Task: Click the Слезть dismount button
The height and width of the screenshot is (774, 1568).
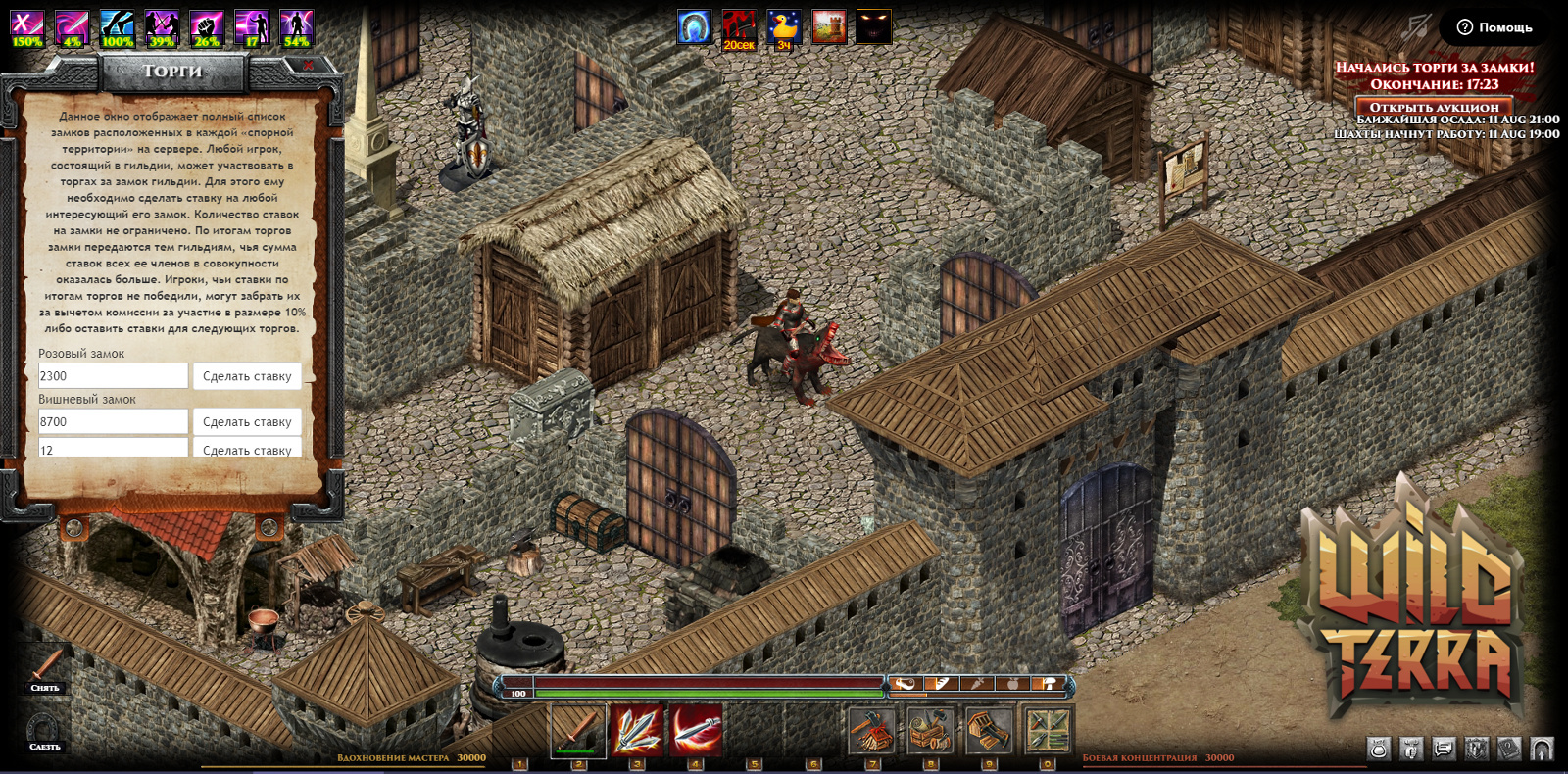Action: [x=44, y=732]
